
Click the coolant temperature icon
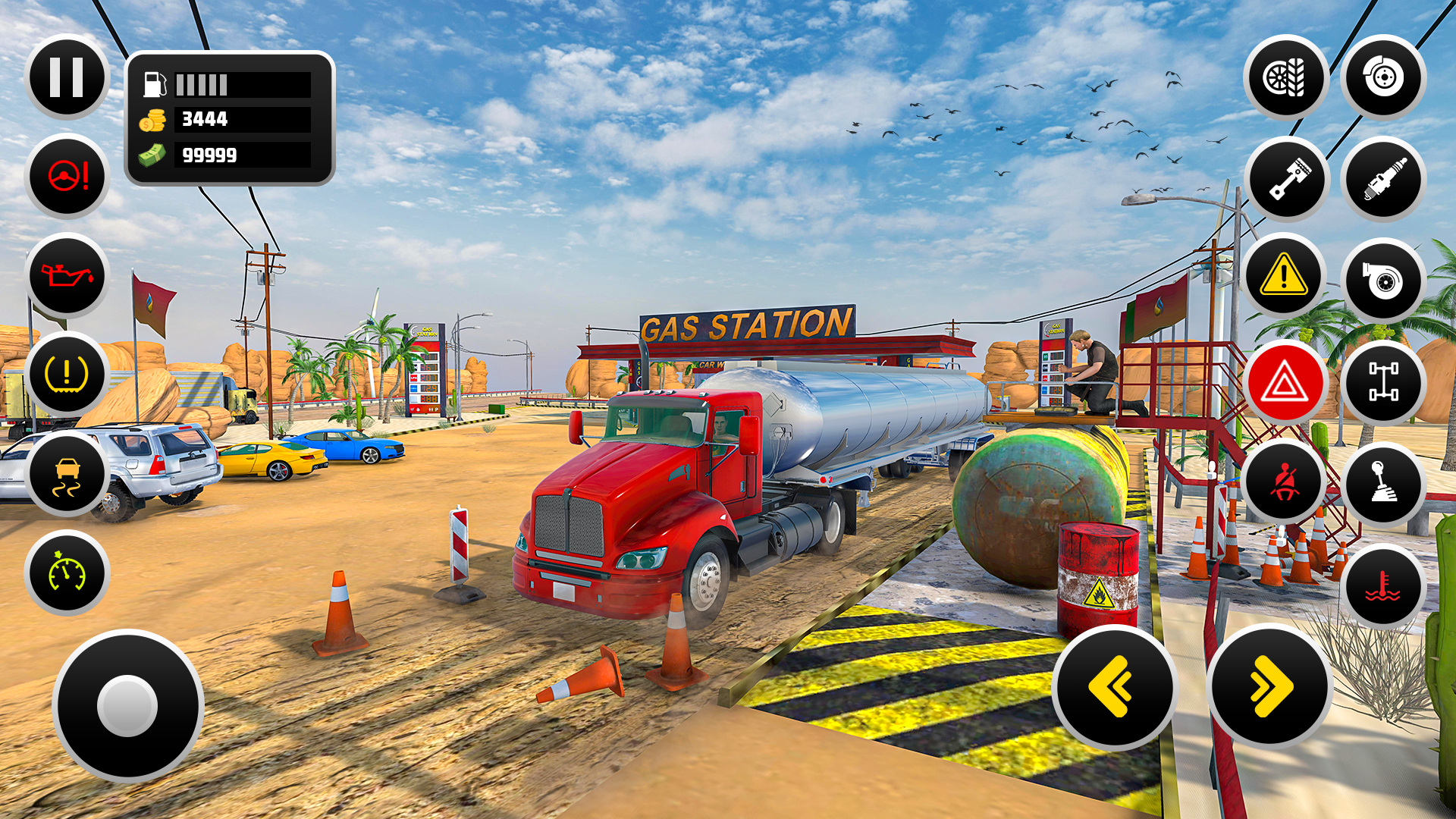click(1382, 586)
